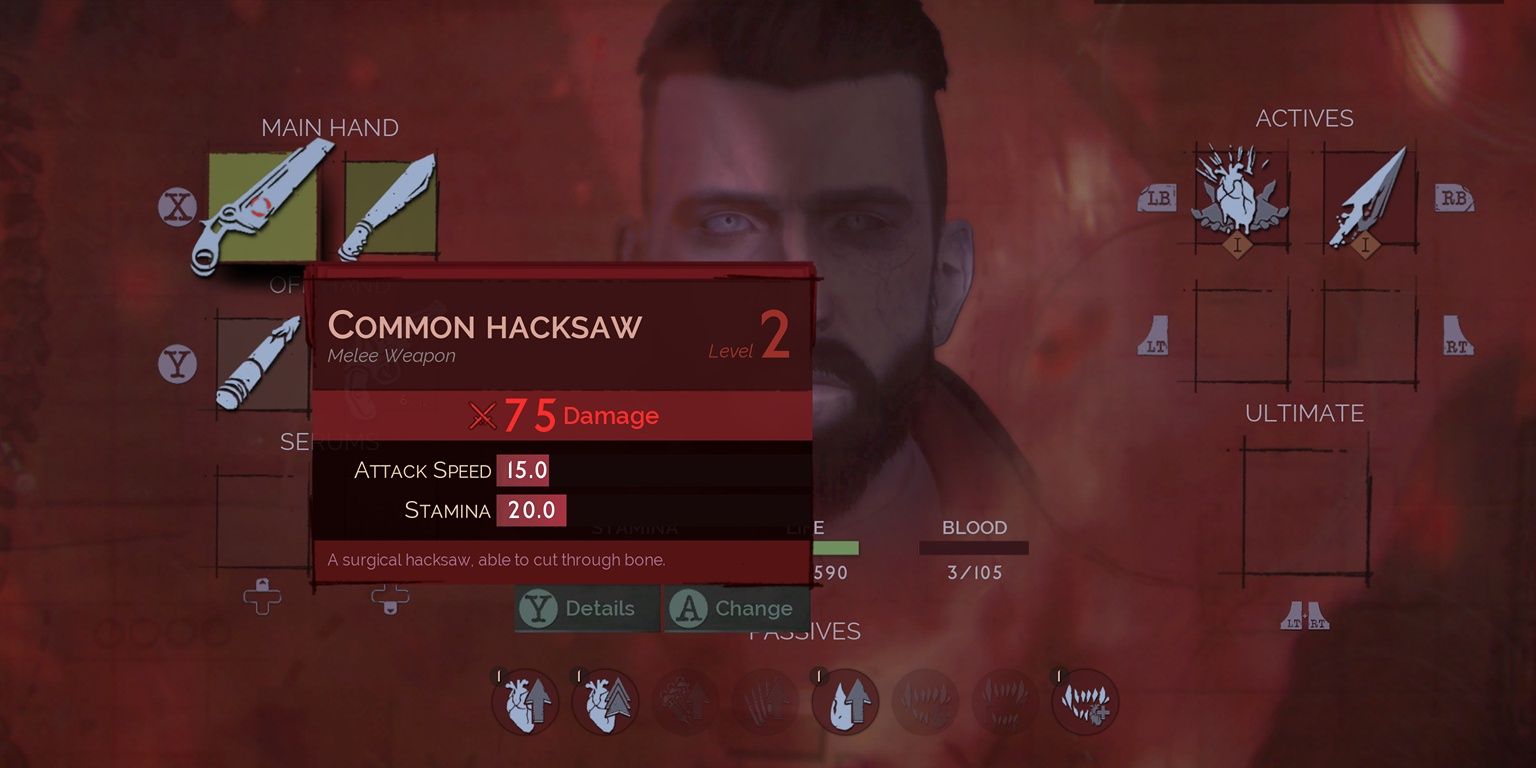This screenshot has height=768, width=1536.
Task: Toggle the greyed heart serum passive
Action: coord(685,702)
